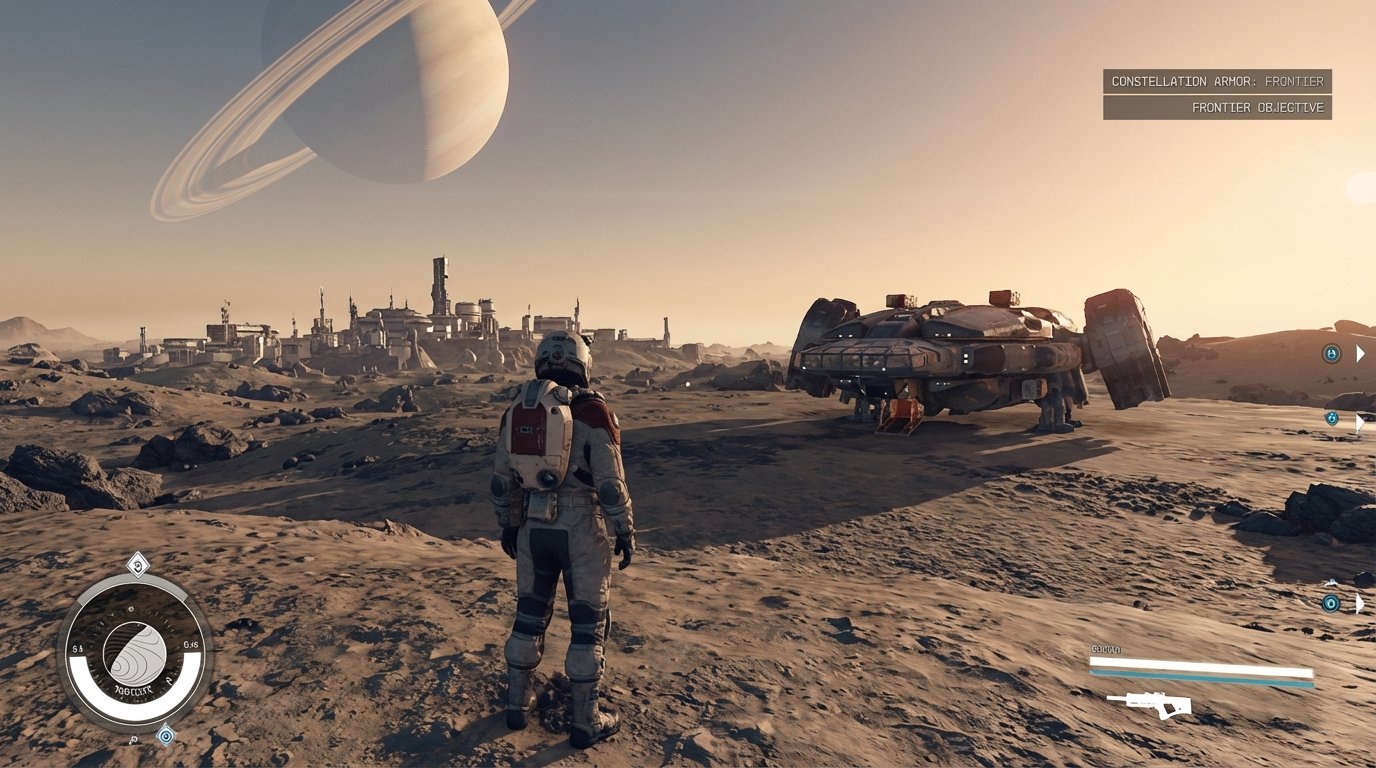Click the white health bar

(x=1200, y=662)
